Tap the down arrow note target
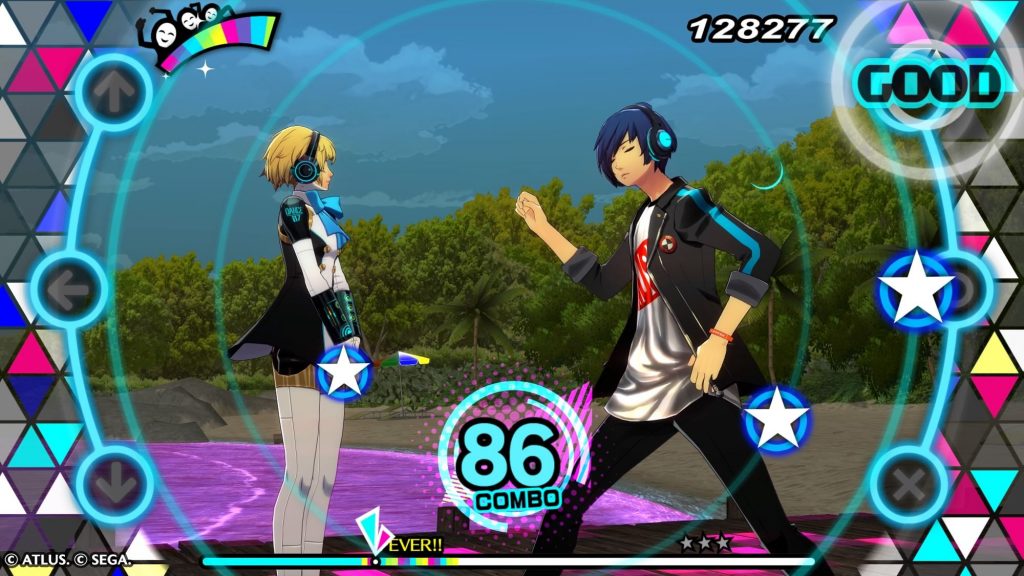This screenshot has width=1024, height=576. point(114,485)
